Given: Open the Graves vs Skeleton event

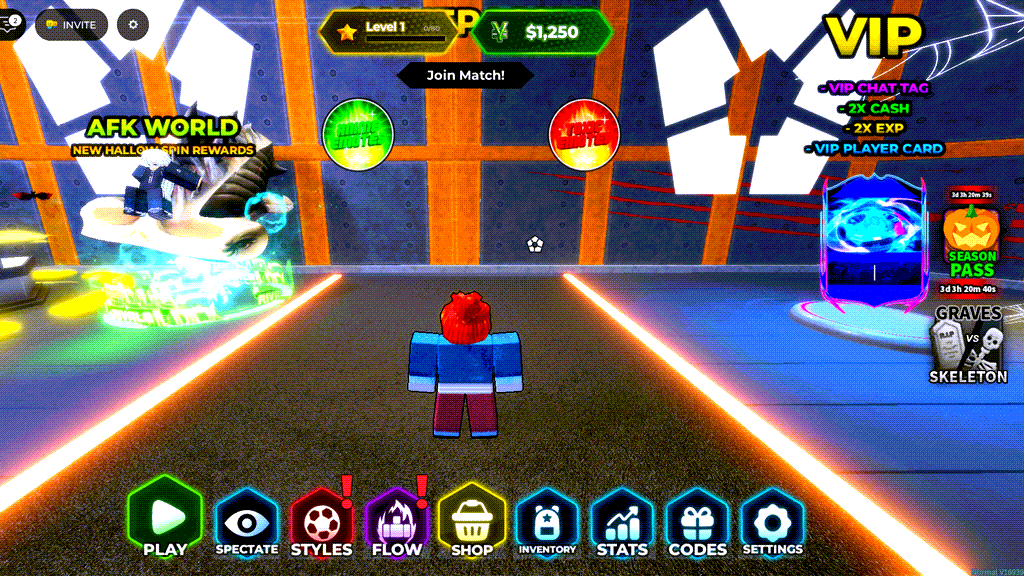Looking at the screenshot, I should 967,346.
